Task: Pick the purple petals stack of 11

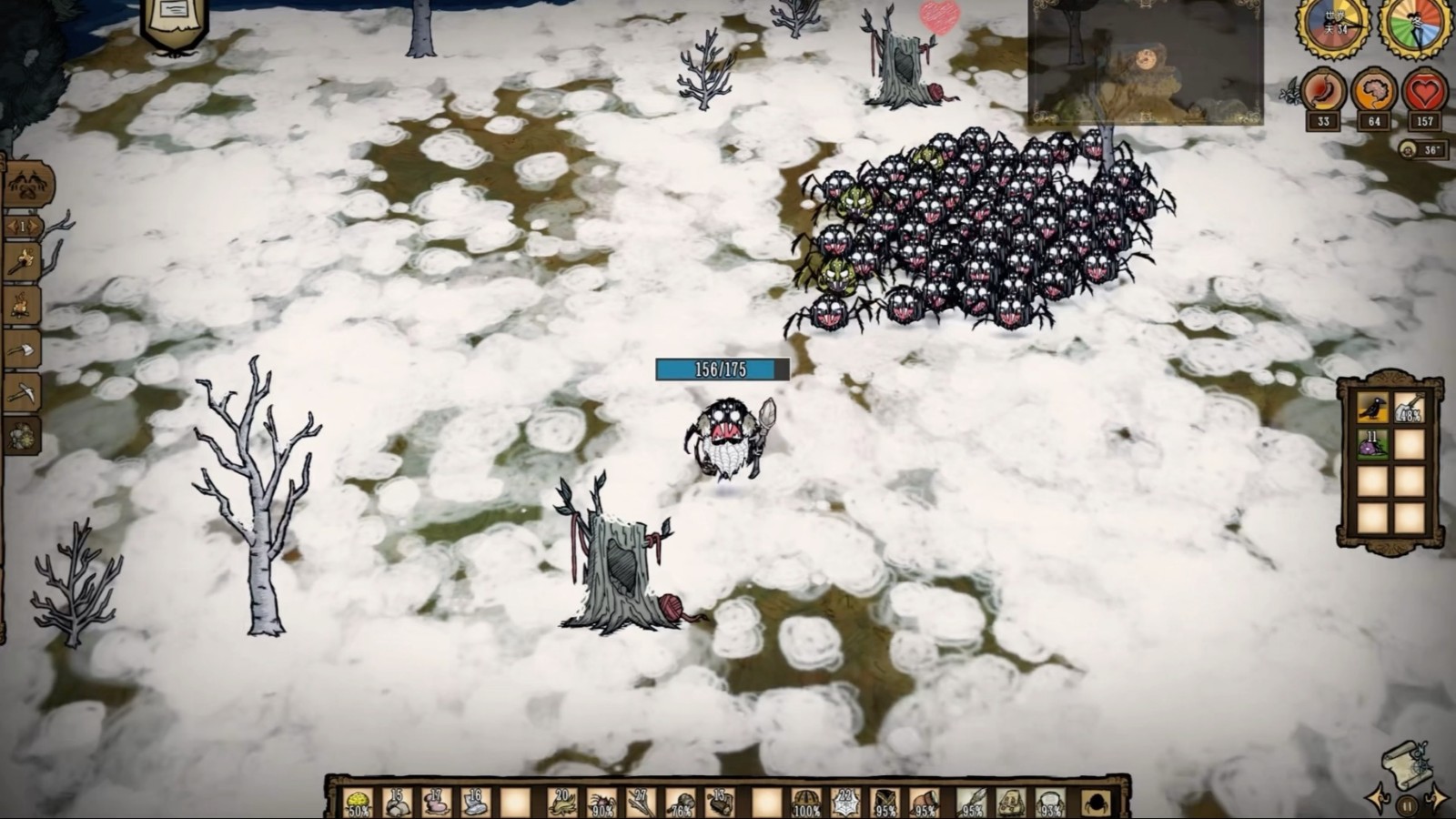Action: click(x=1371, y=445)
